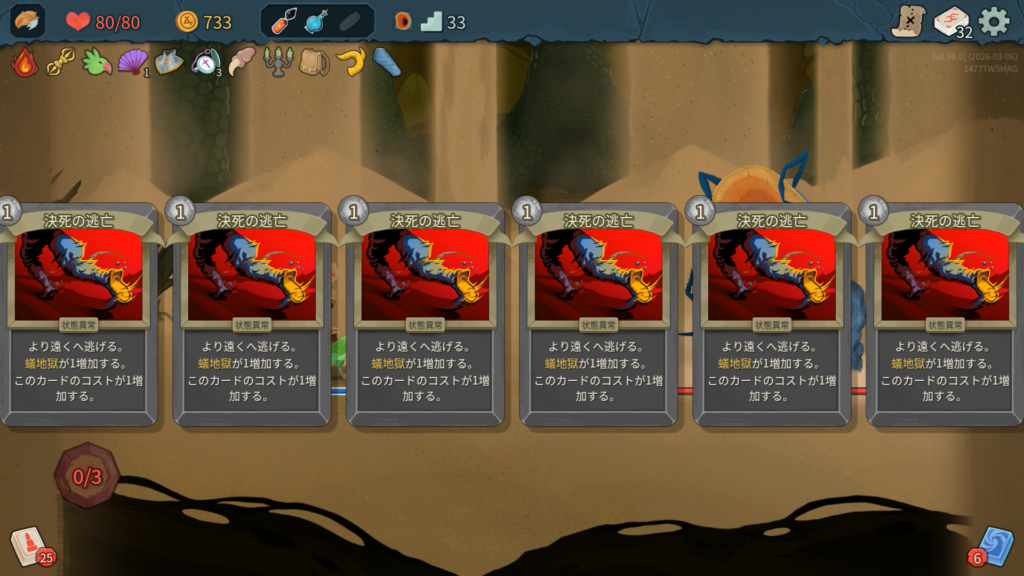View the brown backpack relic

point(313,62)
